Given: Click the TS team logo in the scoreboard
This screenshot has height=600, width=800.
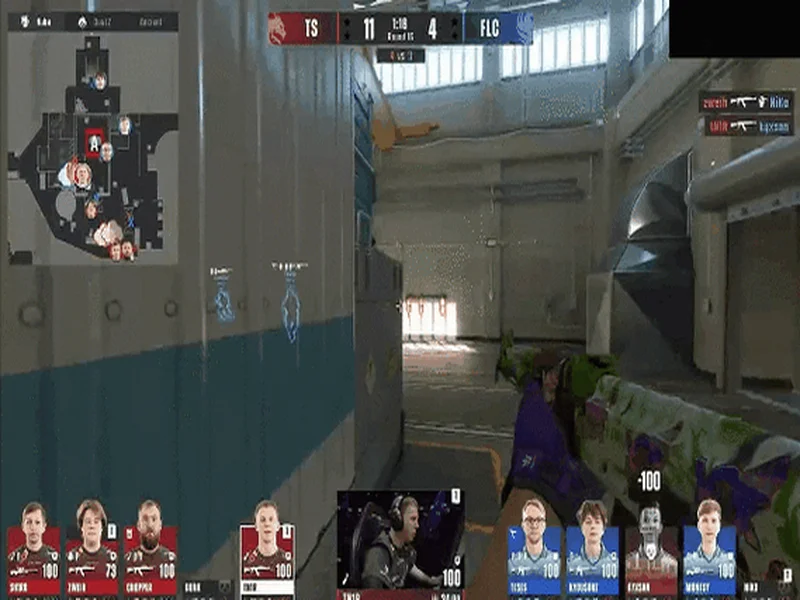Looking at the screenshot, I should click(277, 28).
